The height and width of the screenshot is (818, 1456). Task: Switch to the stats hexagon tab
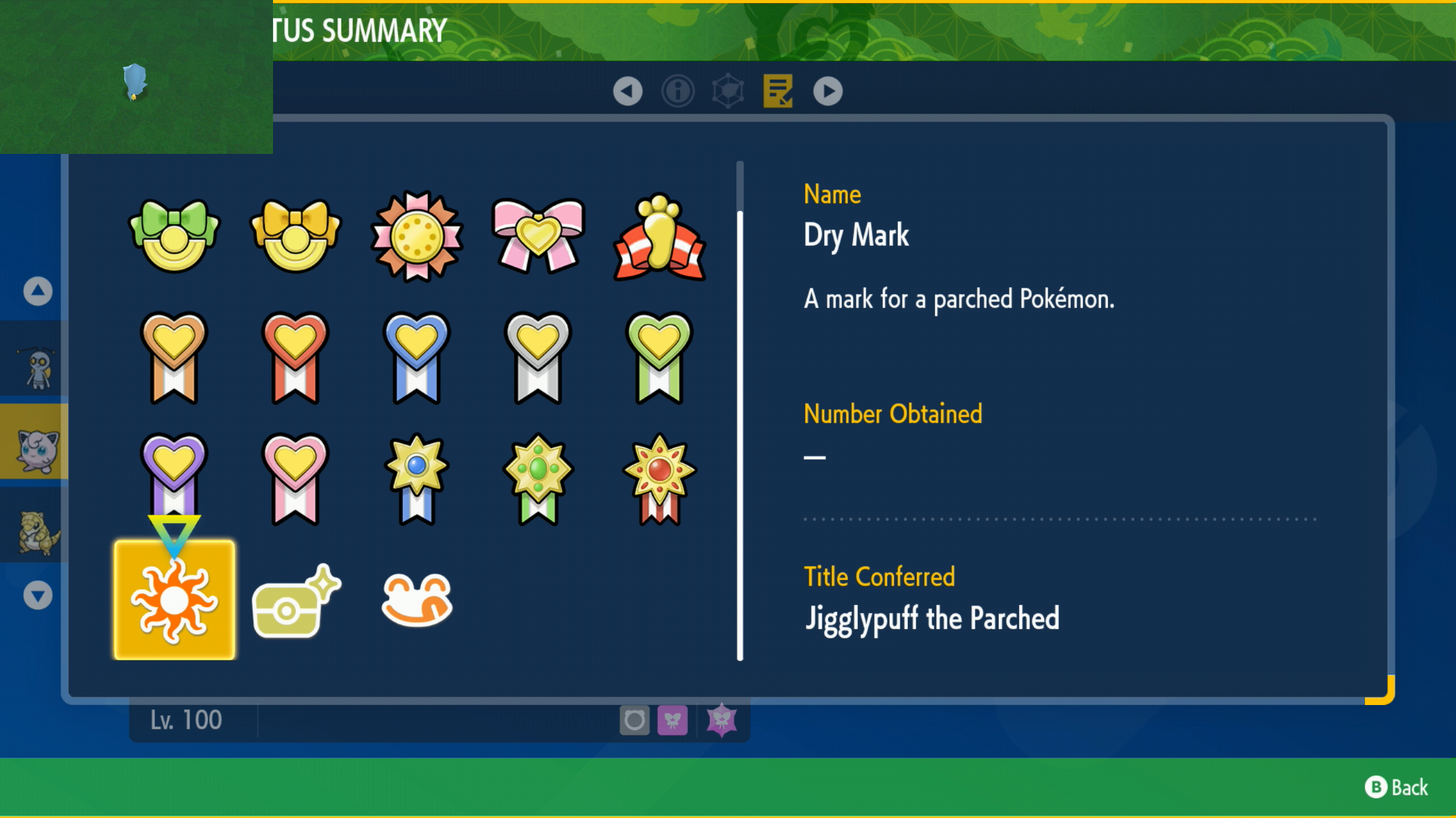[728, 91]
